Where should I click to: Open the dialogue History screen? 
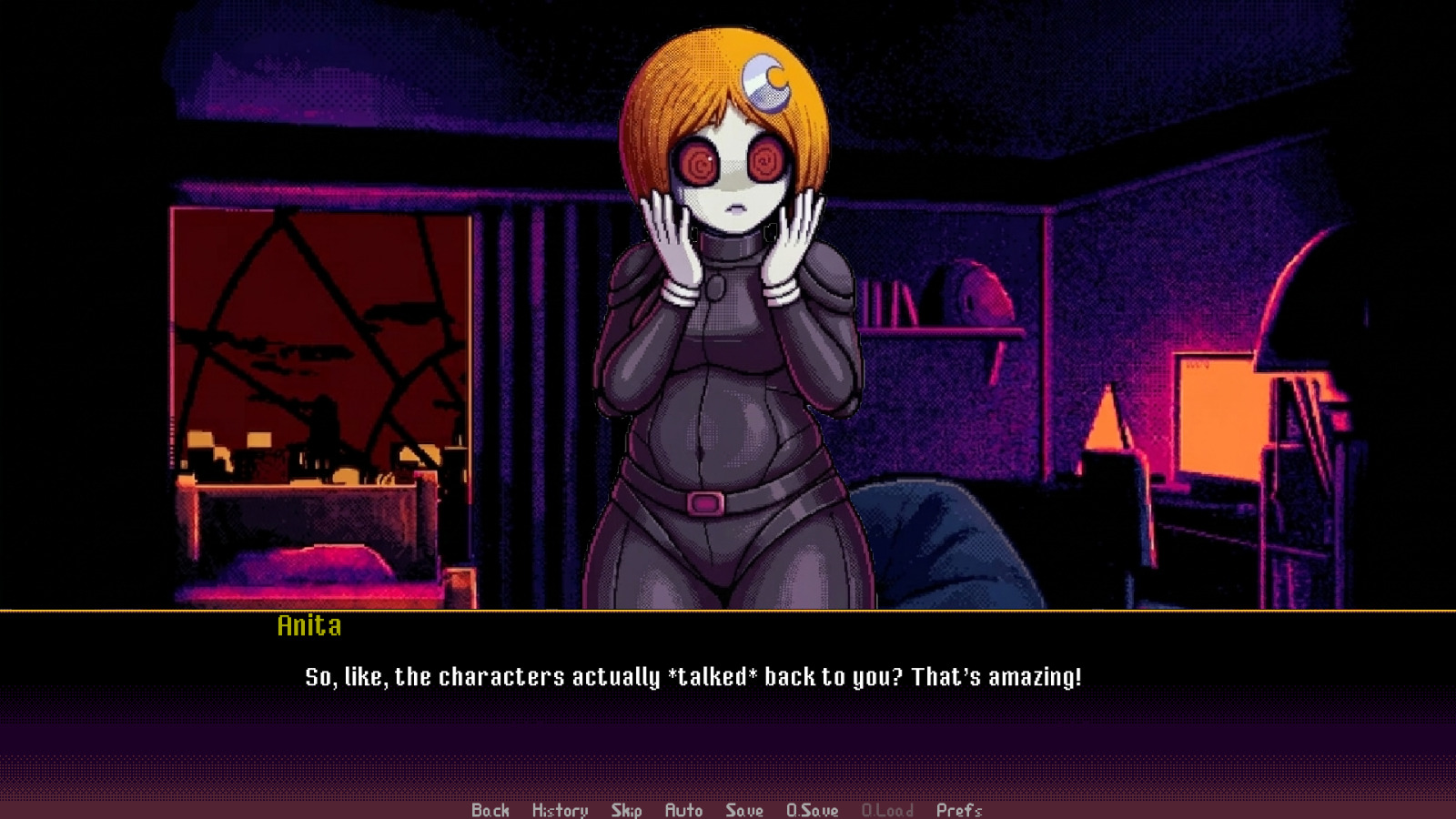[560, 809]
